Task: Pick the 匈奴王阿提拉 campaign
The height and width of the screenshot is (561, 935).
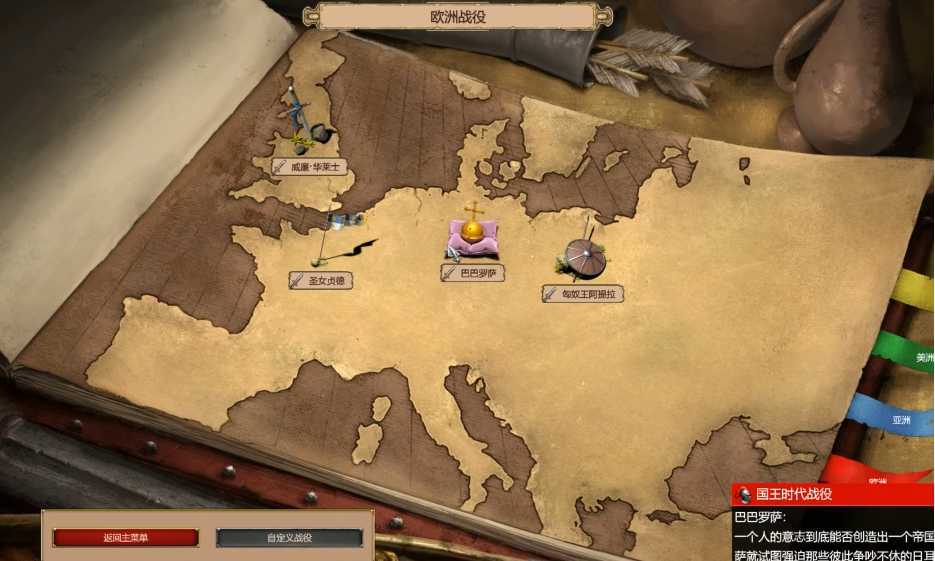Action: 583,294
